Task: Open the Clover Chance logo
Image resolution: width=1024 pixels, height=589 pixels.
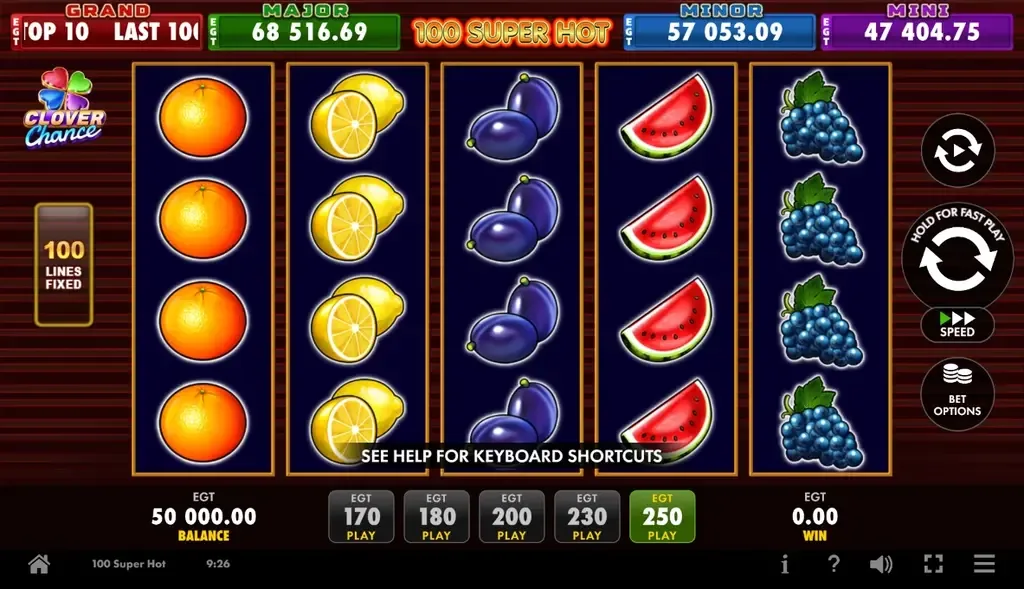Action: tap(64, 109)
